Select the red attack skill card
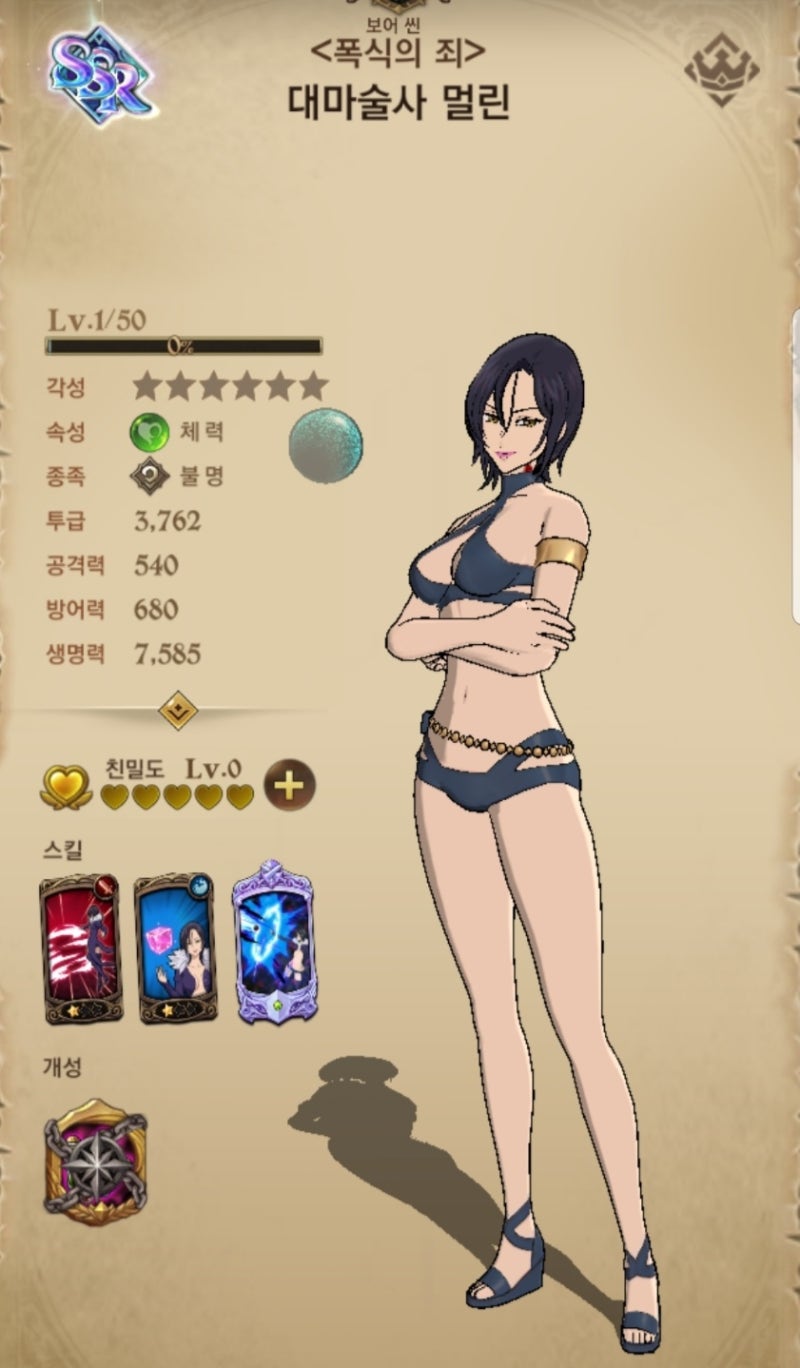The image size is (800, 1368). (79, 948)
